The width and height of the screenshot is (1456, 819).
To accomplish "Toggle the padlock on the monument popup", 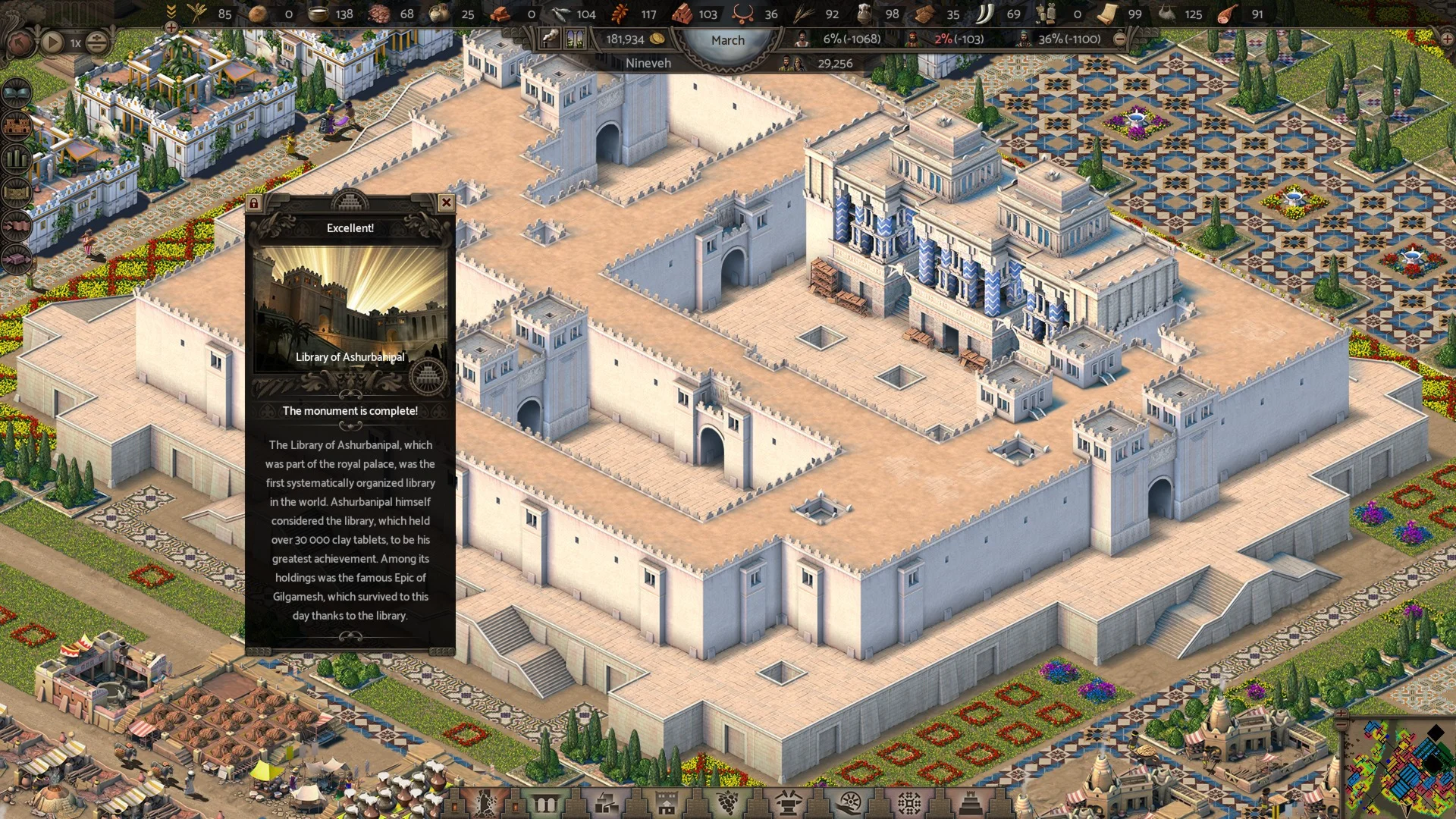I will [254, 203].
